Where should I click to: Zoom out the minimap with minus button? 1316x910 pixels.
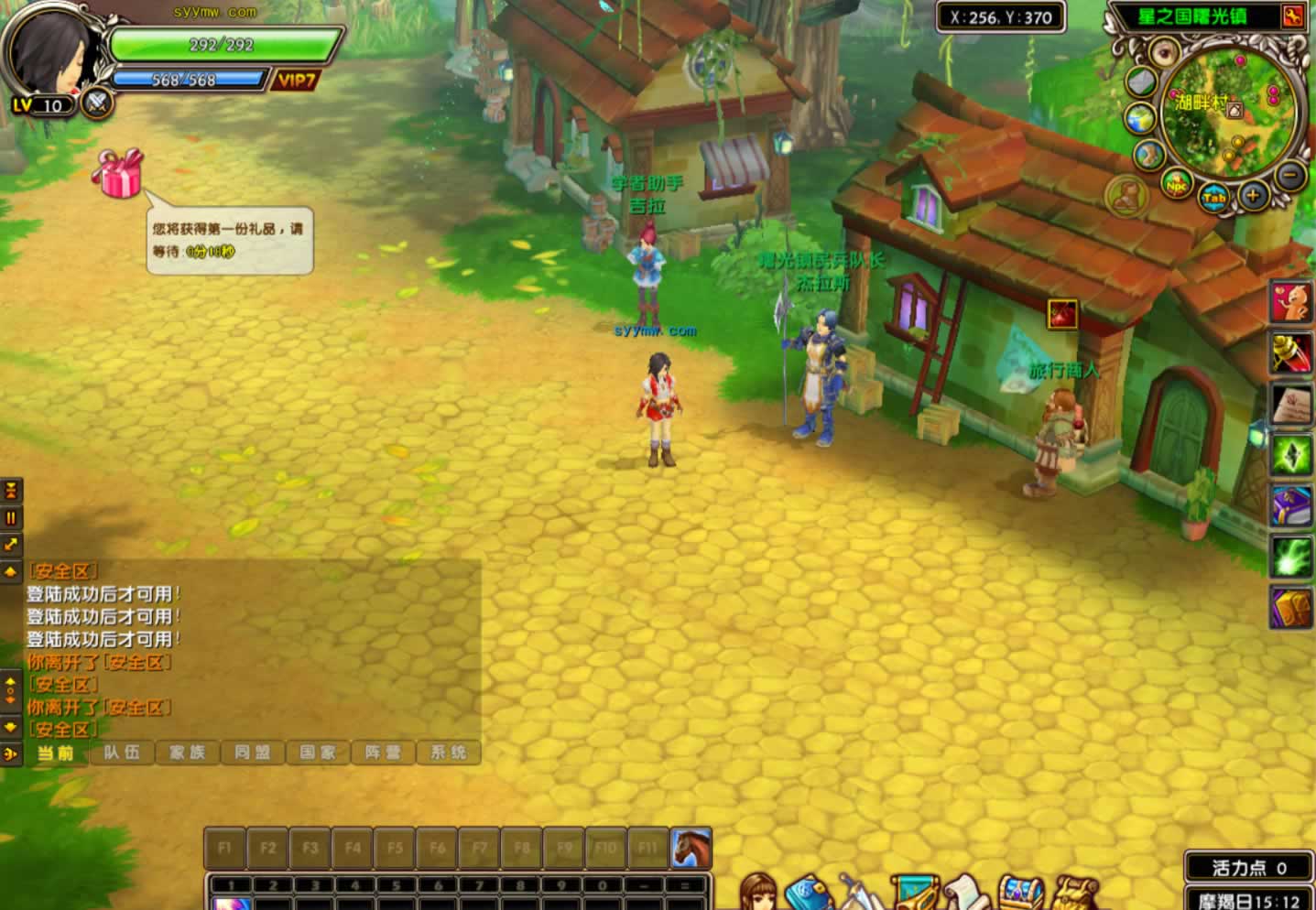click(x=1290, y=175)
